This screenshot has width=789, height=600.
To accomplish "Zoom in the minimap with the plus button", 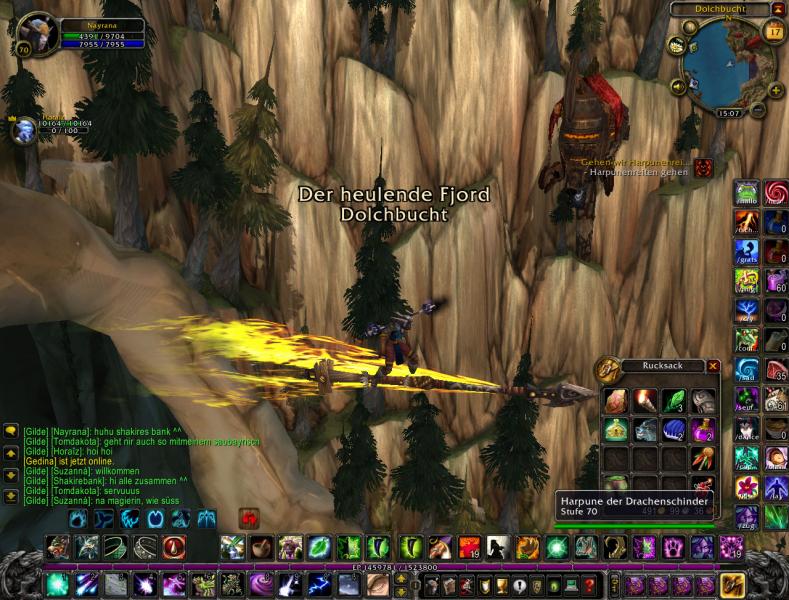I will (x=774, y=88).
